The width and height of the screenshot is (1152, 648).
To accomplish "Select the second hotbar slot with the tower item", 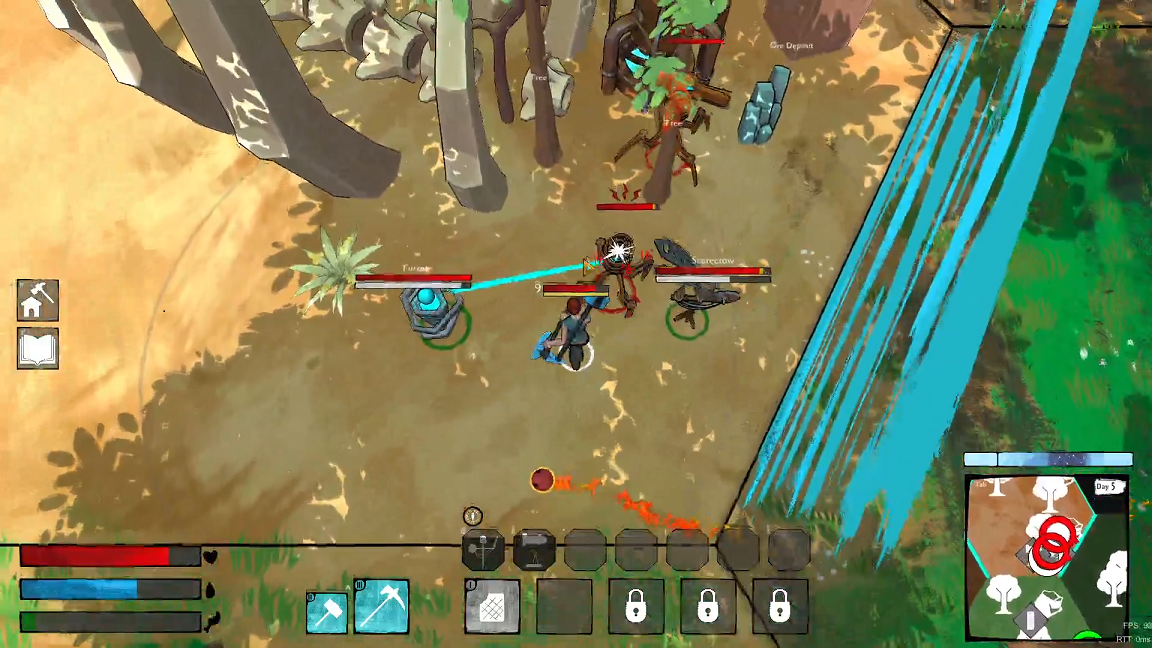I will pos(534,550).
